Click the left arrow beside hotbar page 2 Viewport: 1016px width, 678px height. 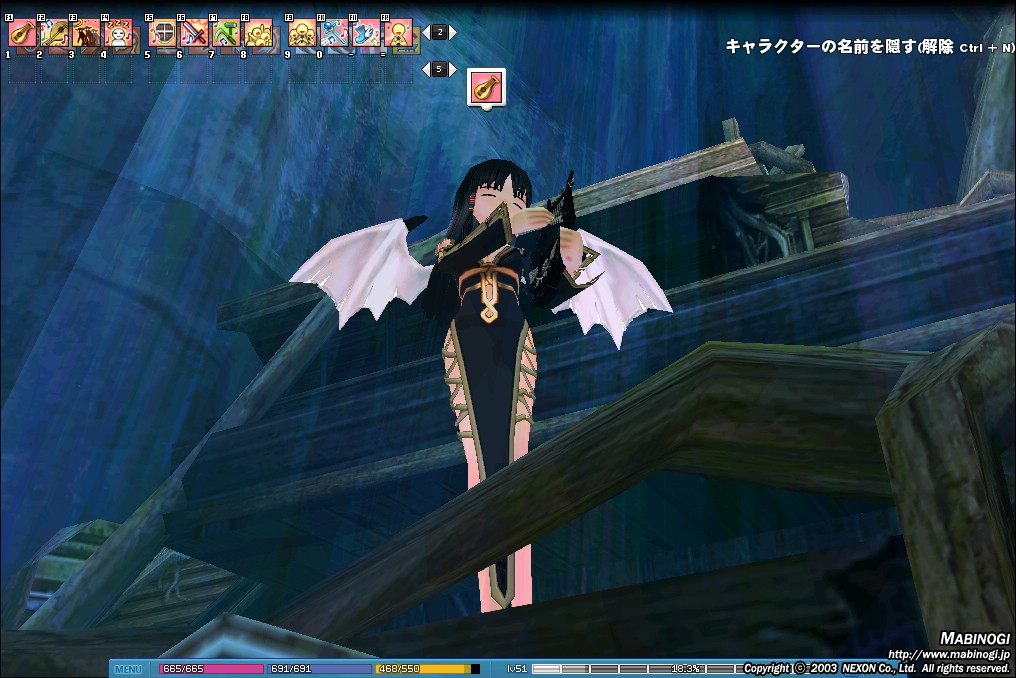pyautogui.click(x=426, y=32)
